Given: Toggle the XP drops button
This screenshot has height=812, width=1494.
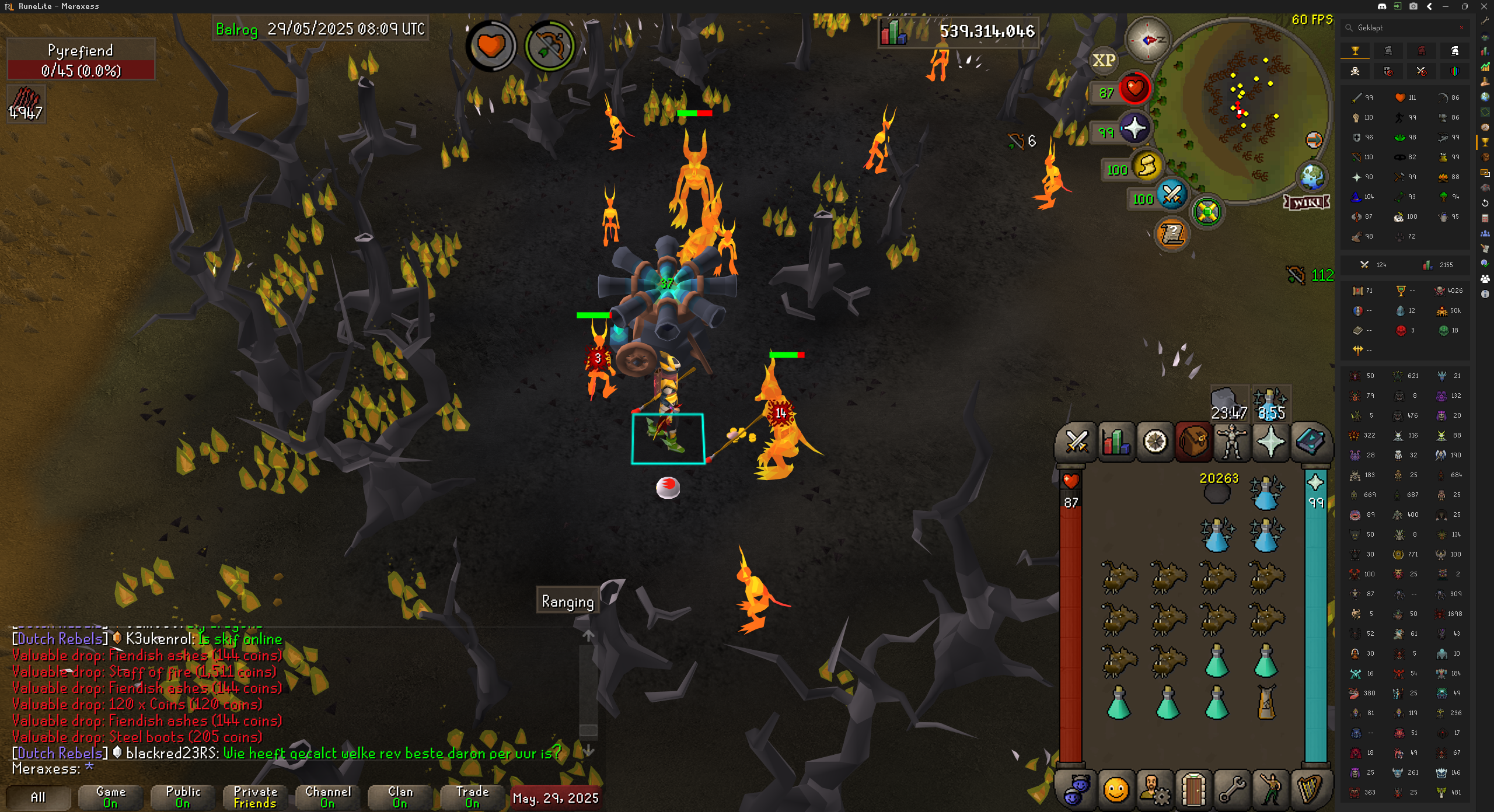Looking at the screenshot, I should coord(1104,60).
